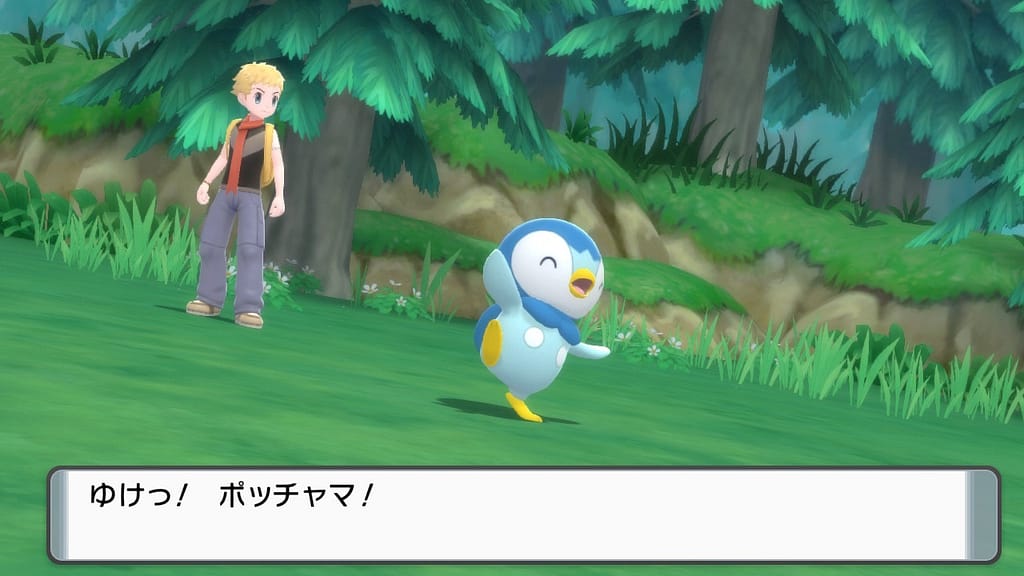The height and width of the screenshot is (576, 1024).
Task: Advance the ゆけっ！ポッチャマ！ message box
Action: pyautogui.click(x=523, y=514)
